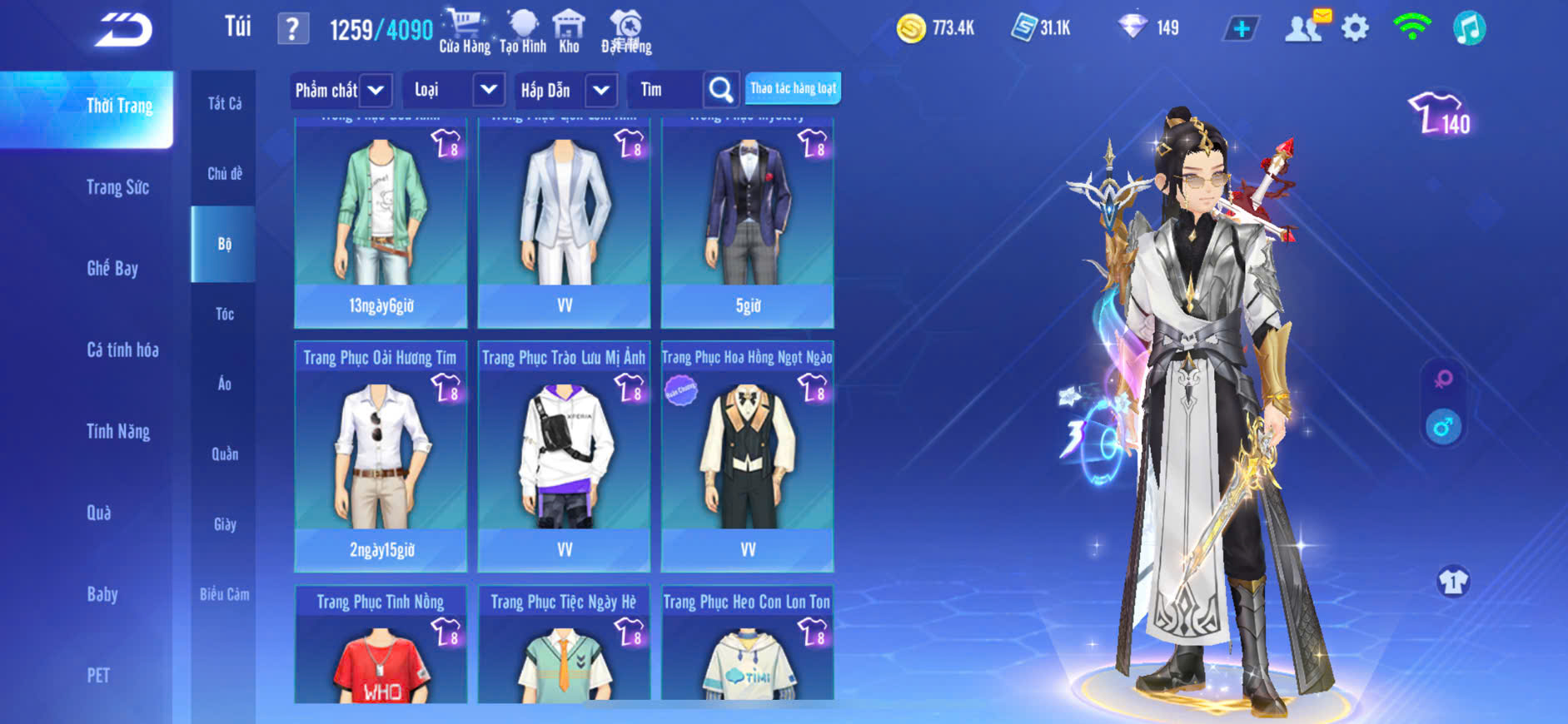The image size is (1568, 724).
Task: Click the magnifier search button
Action: (721, 90)
